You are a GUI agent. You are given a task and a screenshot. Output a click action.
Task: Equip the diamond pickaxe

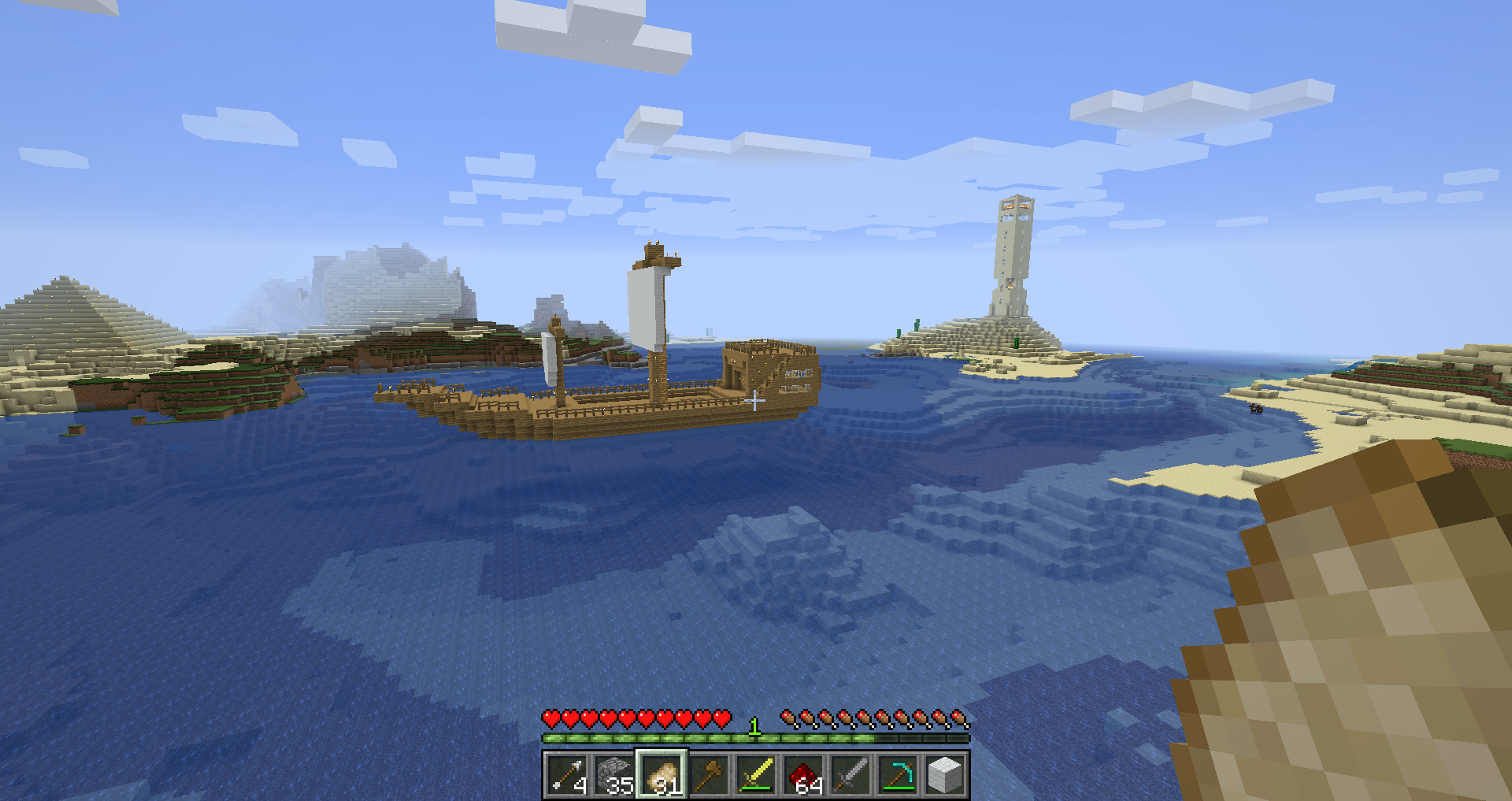[x=898, y=775]
